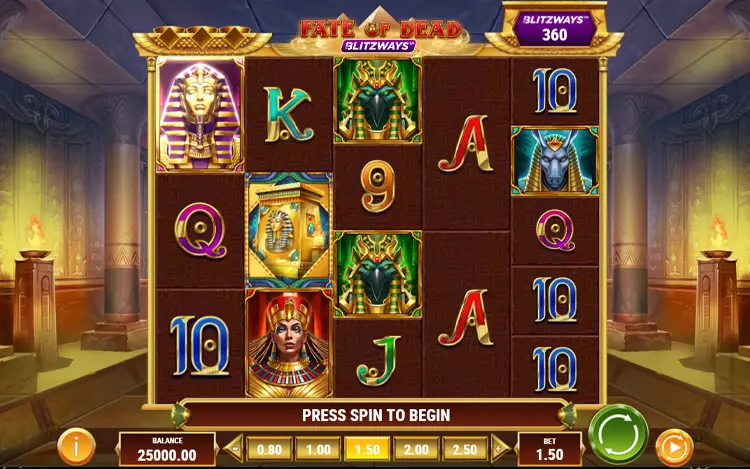Select the 0.80 bet value

tap(269, 449)
